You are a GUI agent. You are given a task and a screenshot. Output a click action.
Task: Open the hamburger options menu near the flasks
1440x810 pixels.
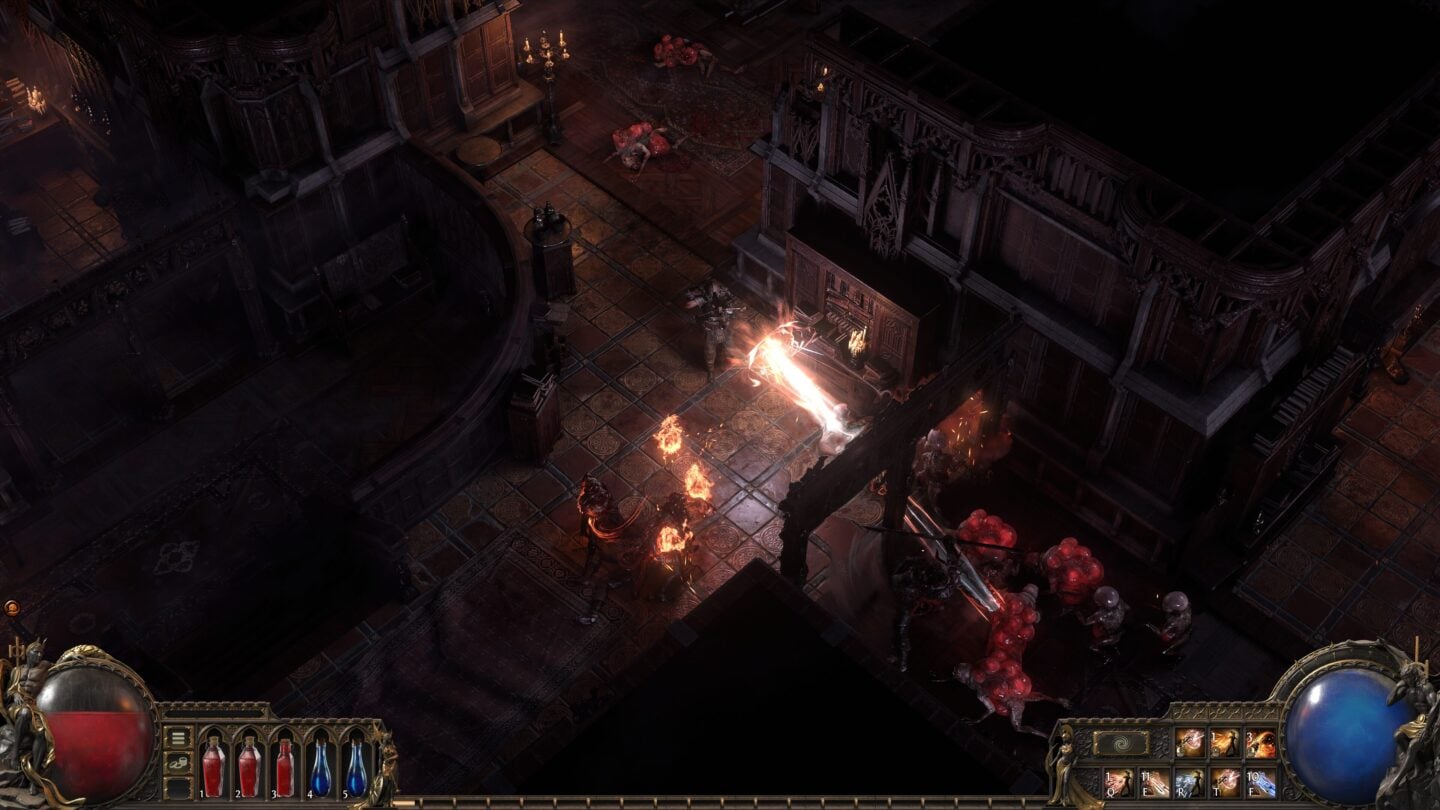178,738
